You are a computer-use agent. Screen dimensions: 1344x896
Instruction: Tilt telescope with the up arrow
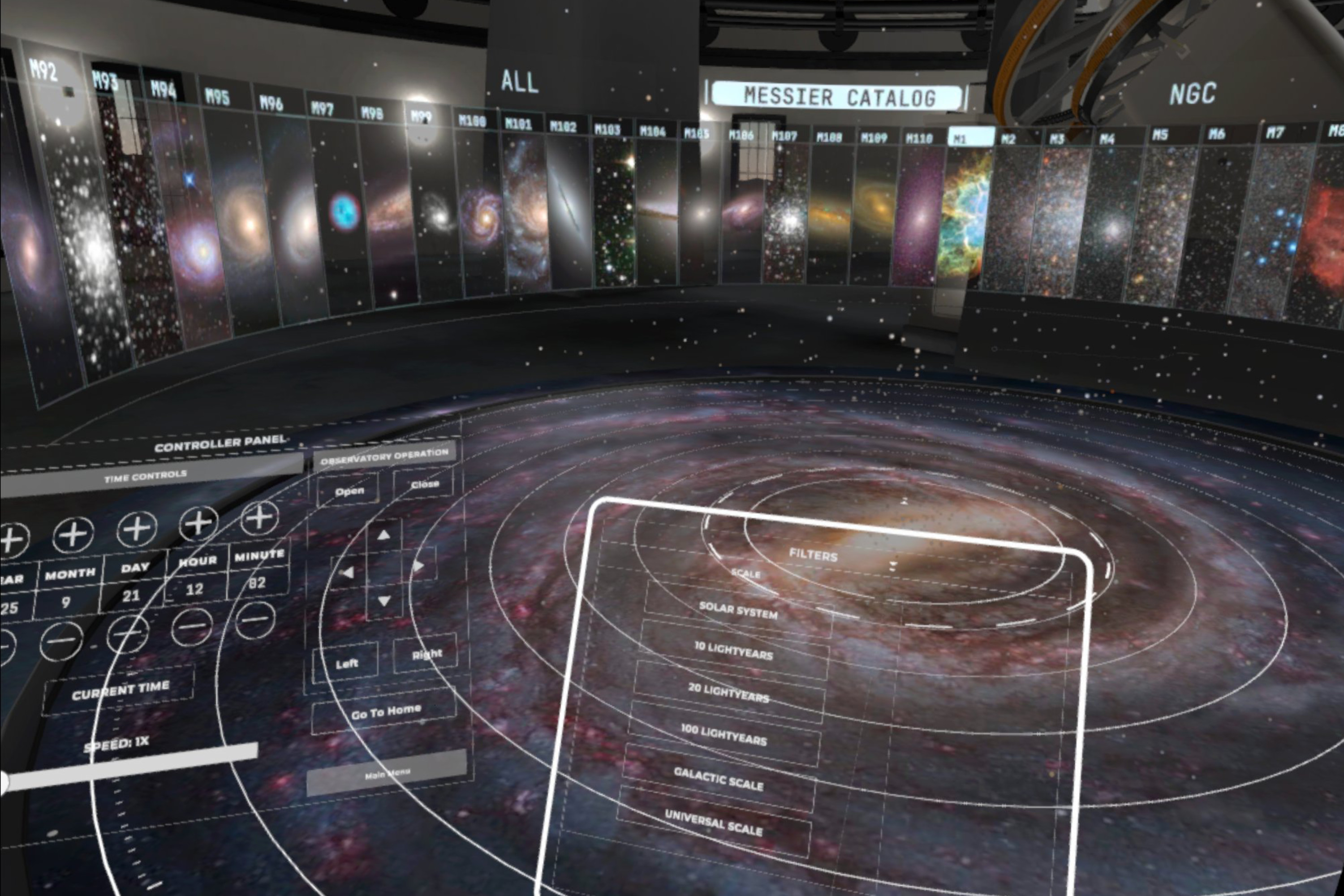tap(383, 535)
